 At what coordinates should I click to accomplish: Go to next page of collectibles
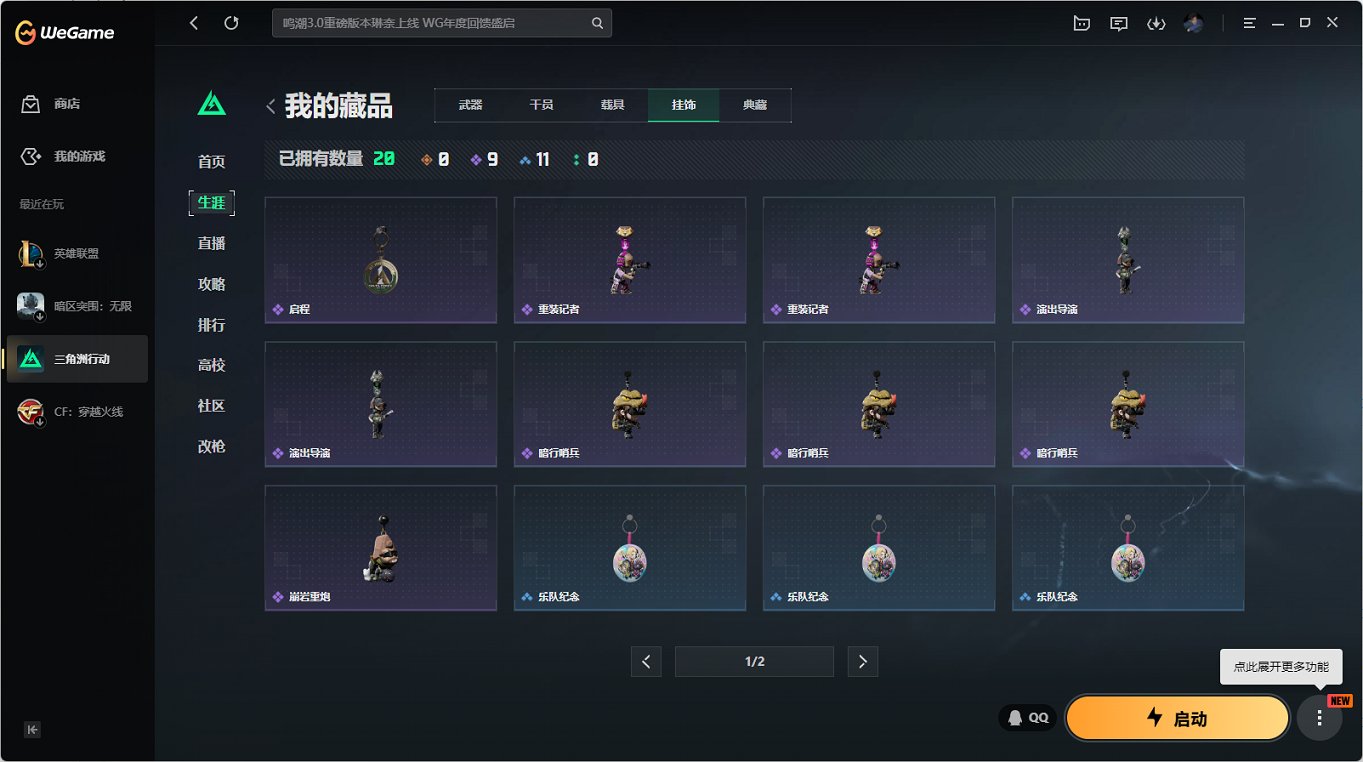862,661
